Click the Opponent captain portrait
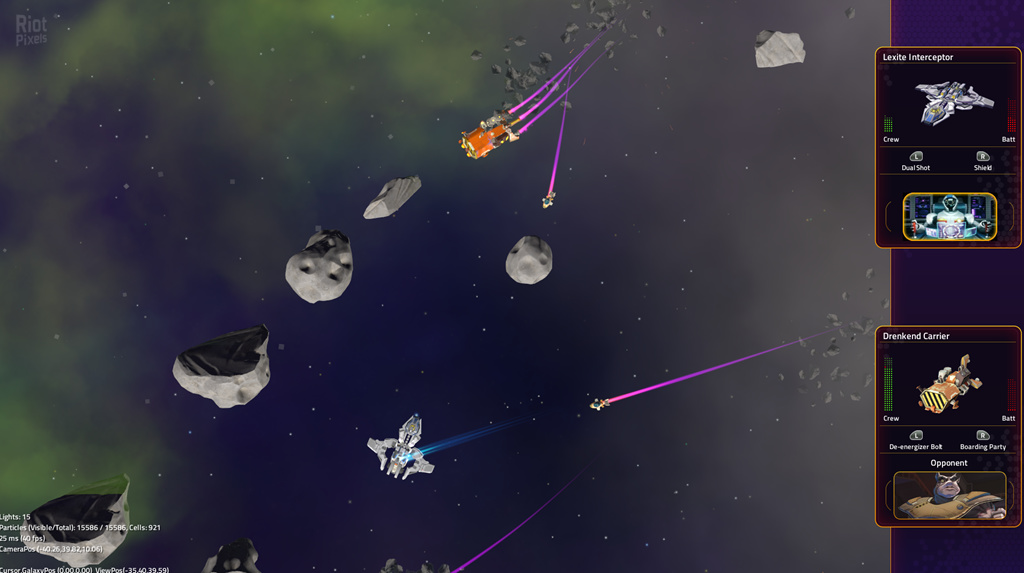The image size is (1024, 573). click(949, 495)
